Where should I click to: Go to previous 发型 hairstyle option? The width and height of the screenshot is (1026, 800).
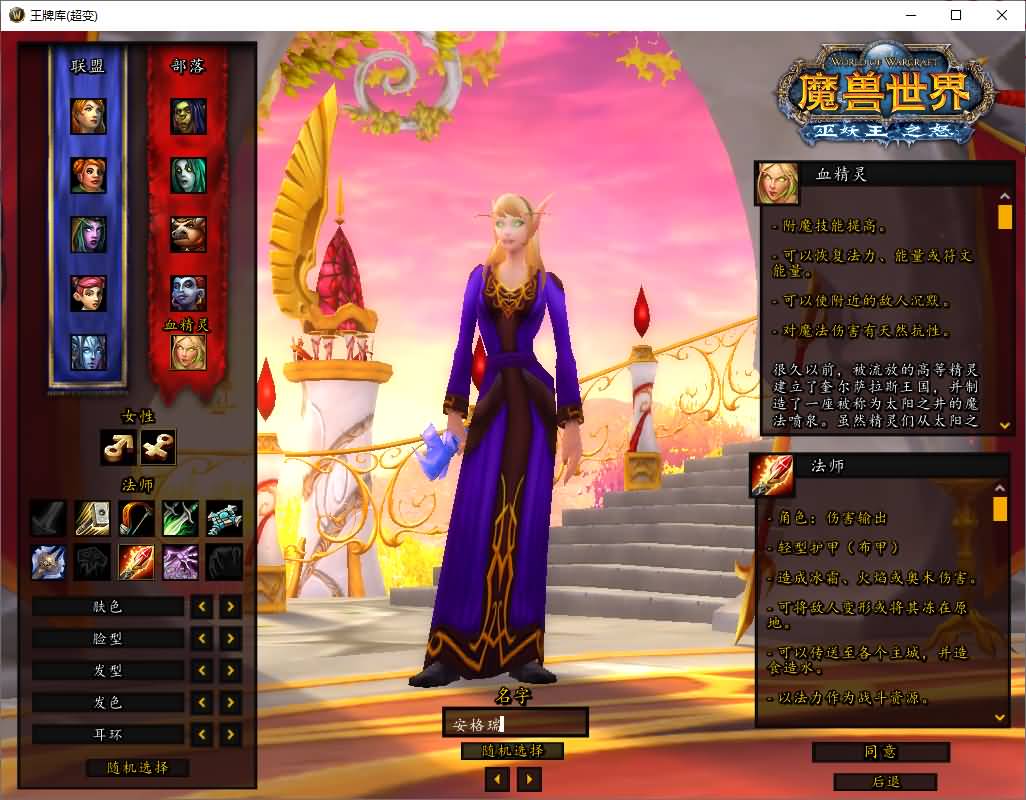203,670
